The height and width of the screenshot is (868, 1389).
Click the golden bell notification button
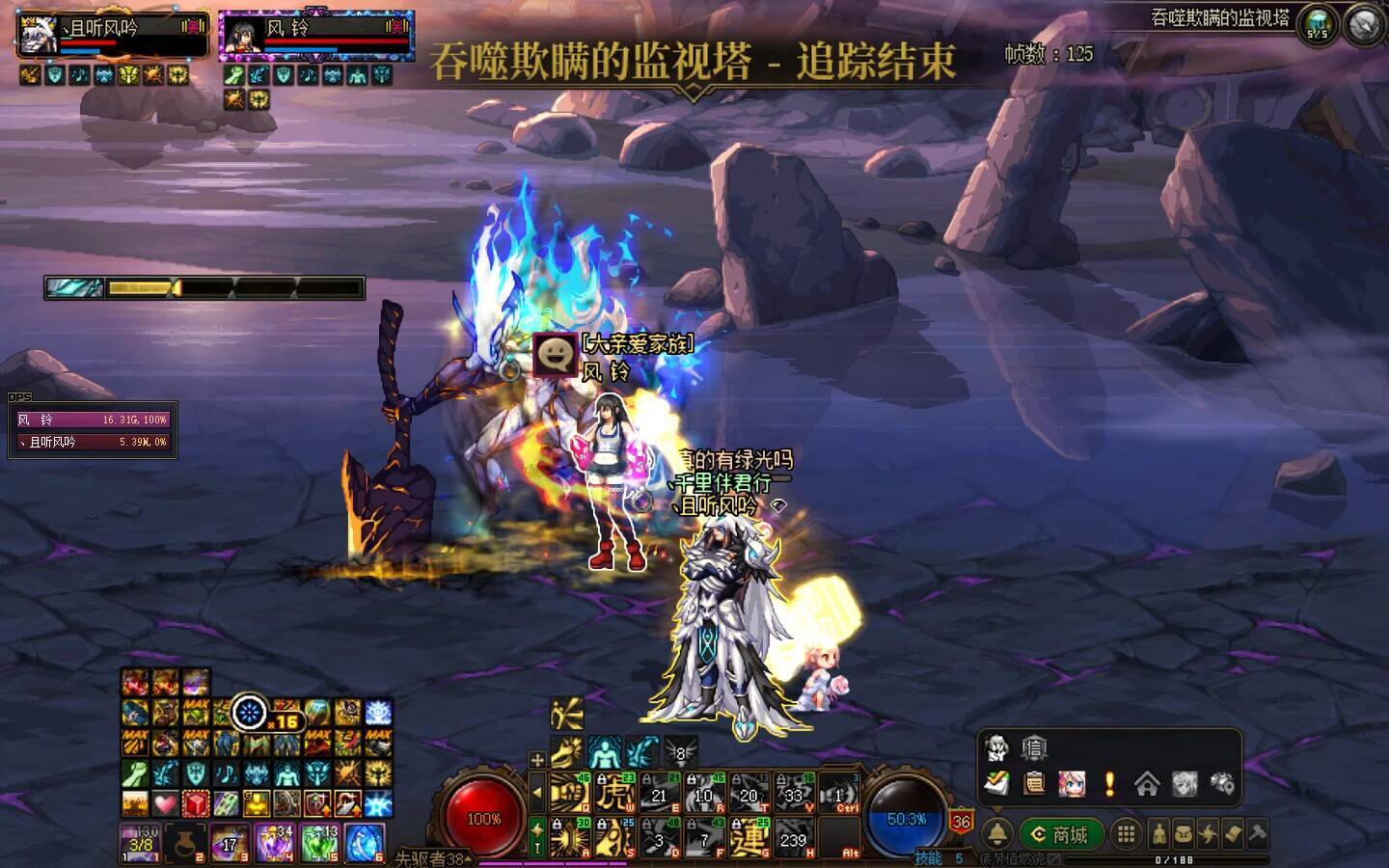point(997,834)
